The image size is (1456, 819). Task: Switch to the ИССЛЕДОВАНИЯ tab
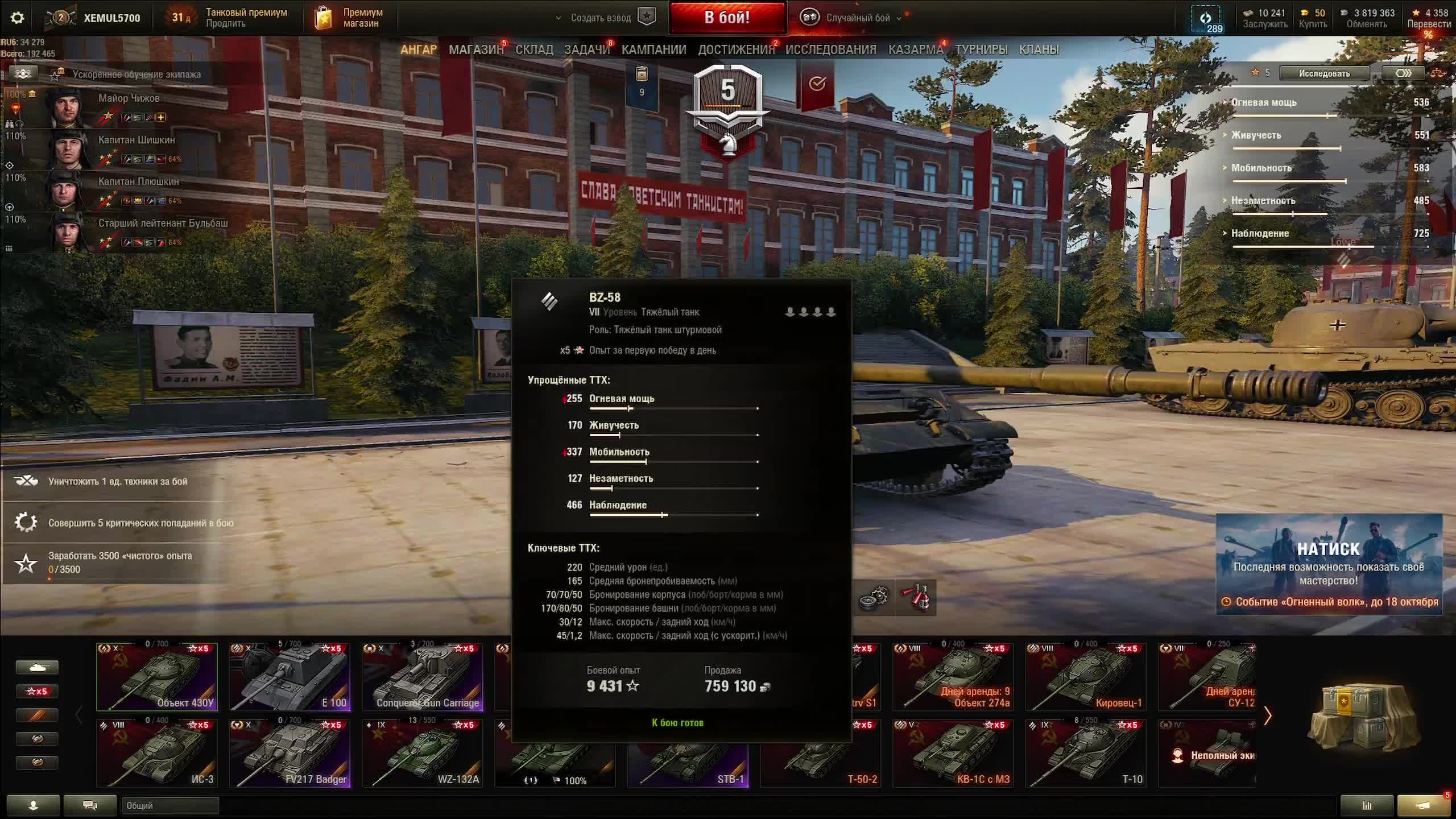tap(830, 50)
